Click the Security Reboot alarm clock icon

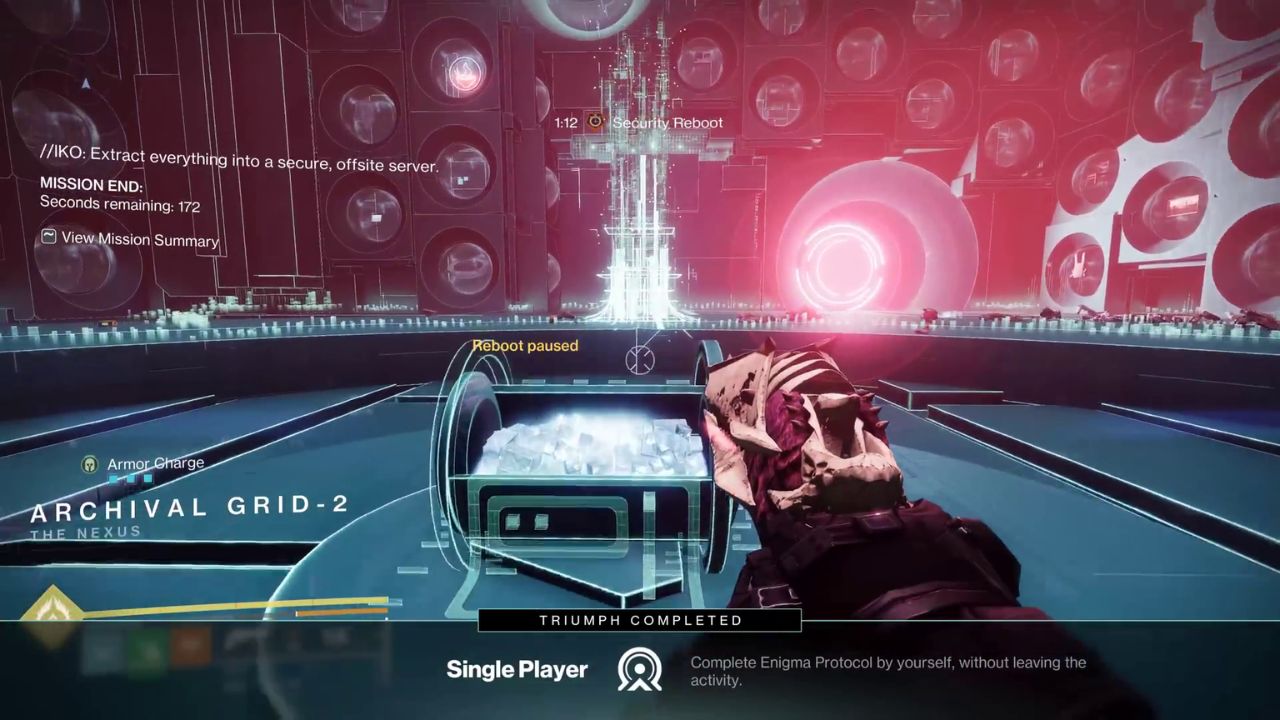(x=594, y=121)
